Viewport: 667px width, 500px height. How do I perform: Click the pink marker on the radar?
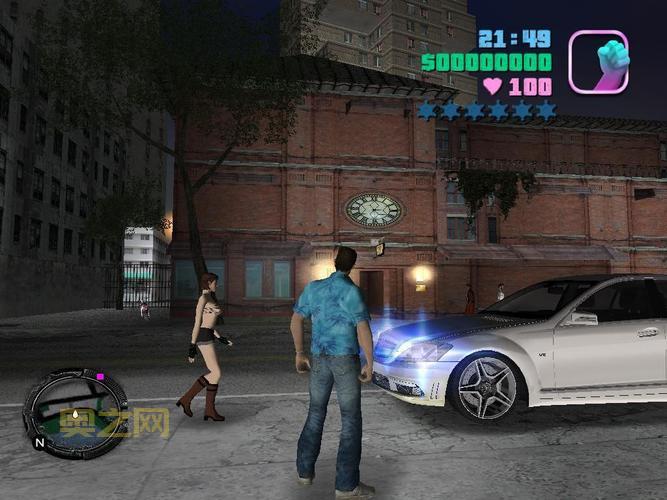click(x=100, y=377)
